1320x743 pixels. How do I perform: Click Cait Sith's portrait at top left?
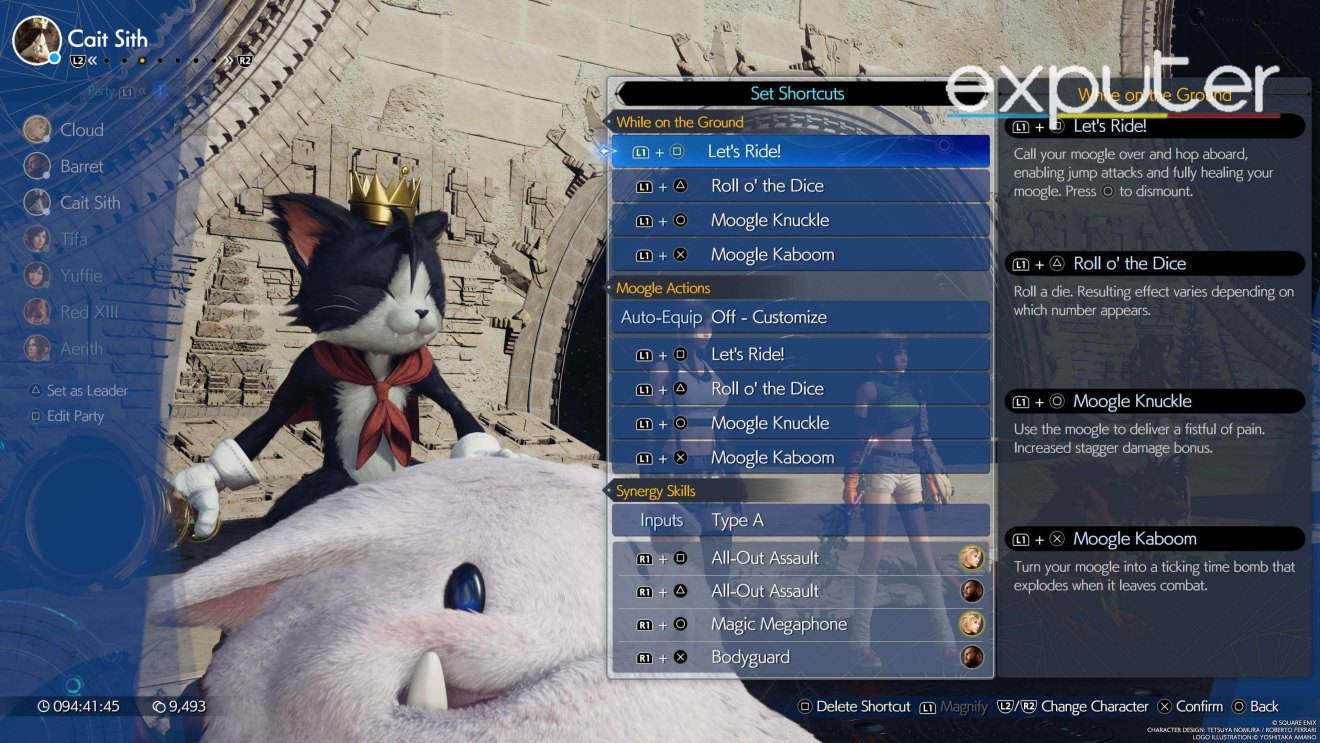pos(37,40)
